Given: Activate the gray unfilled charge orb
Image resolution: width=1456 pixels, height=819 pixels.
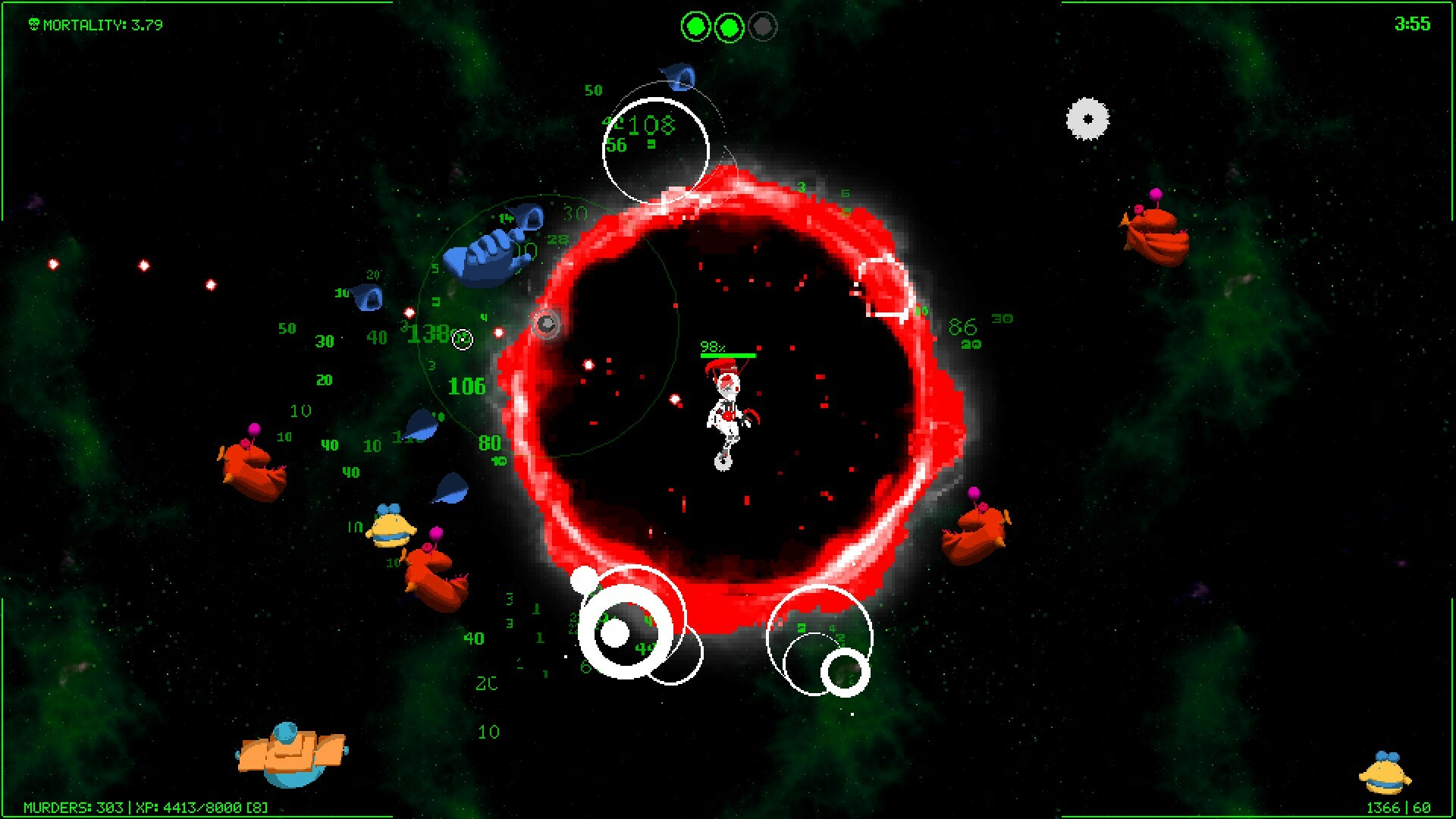Looking at the screenshot, I should [x=764, y=26].
